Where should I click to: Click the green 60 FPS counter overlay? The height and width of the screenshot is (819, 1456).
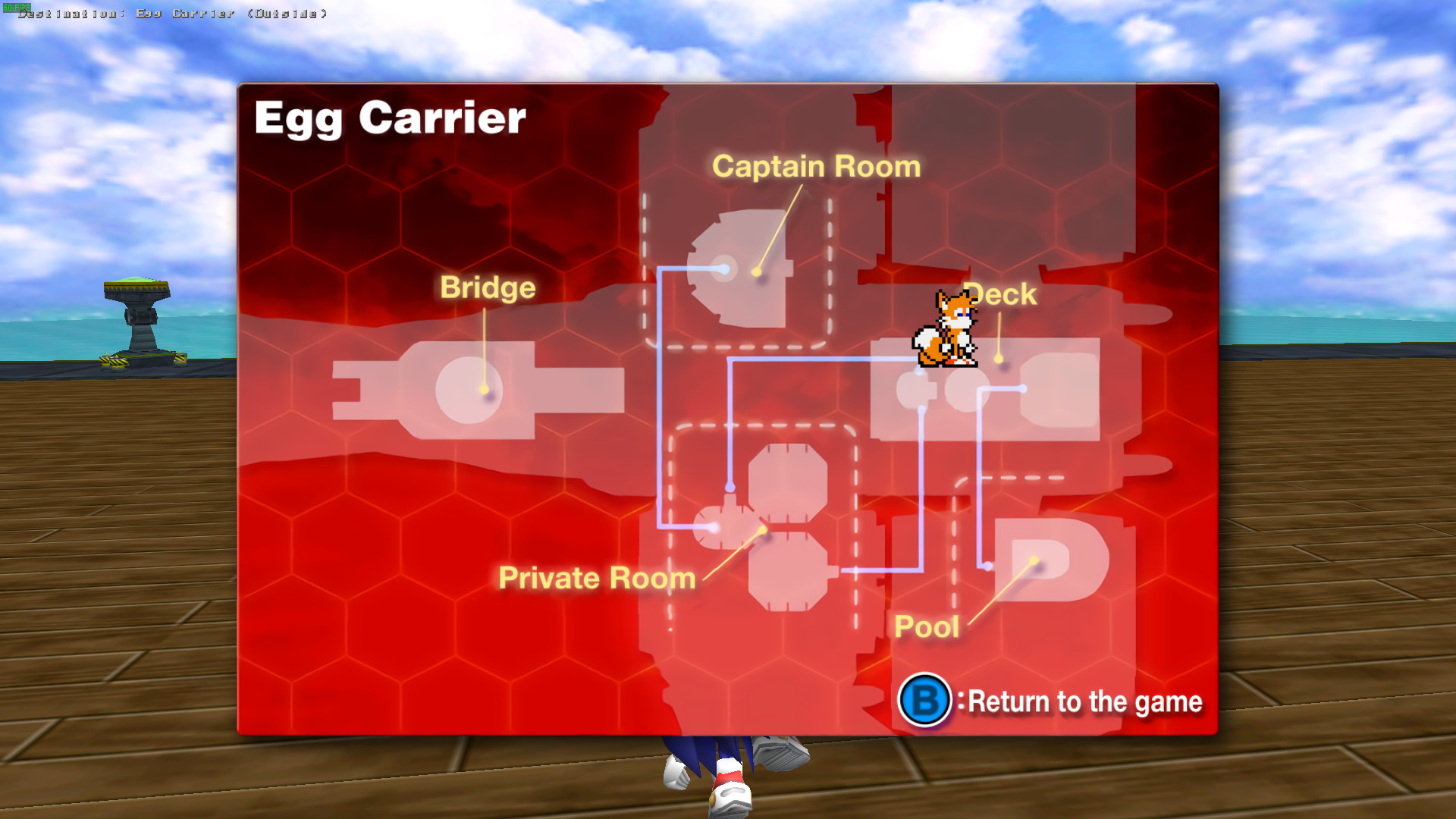17,6
